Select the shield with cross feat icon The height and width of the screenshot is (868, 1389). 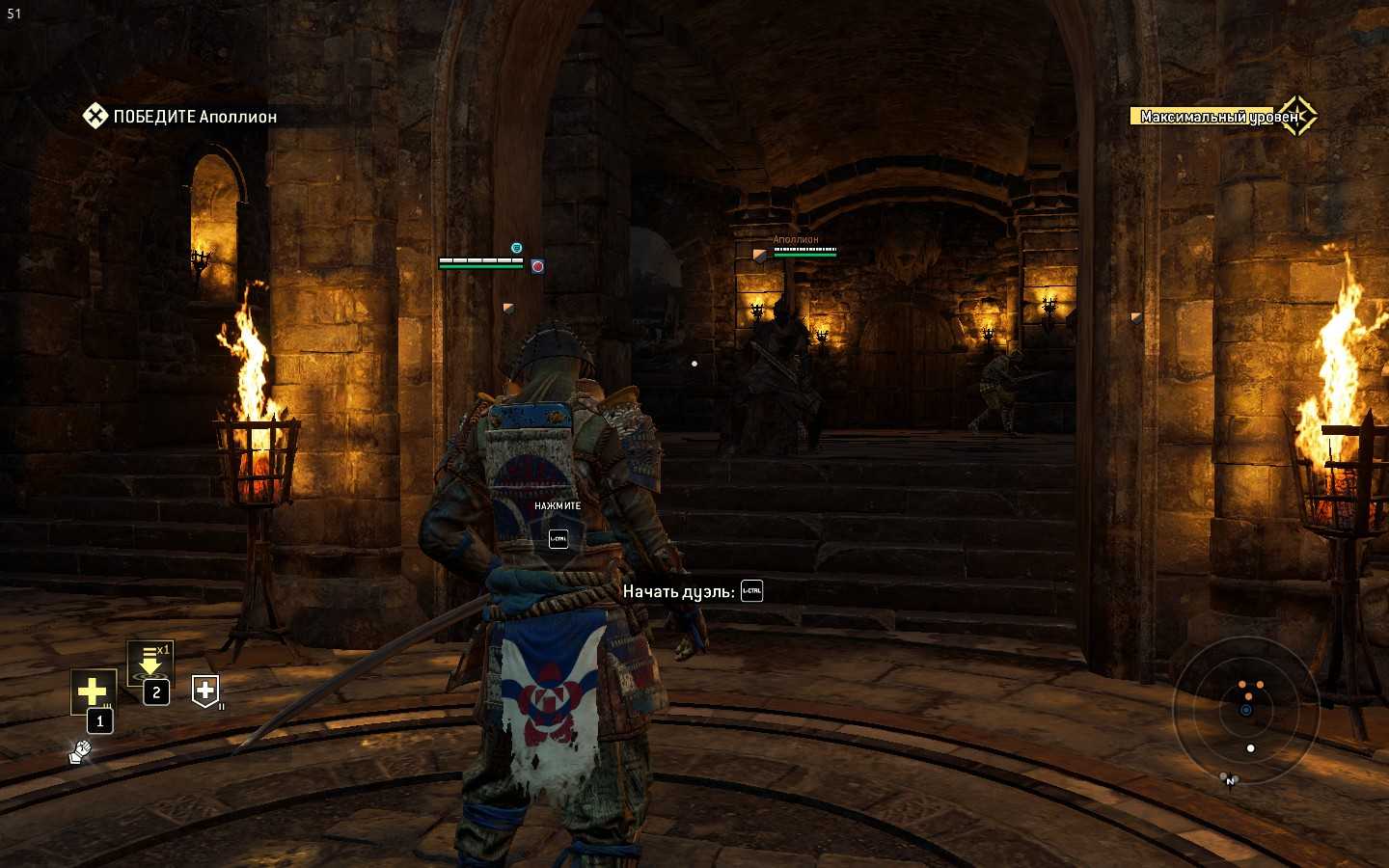tap(205, 691)
